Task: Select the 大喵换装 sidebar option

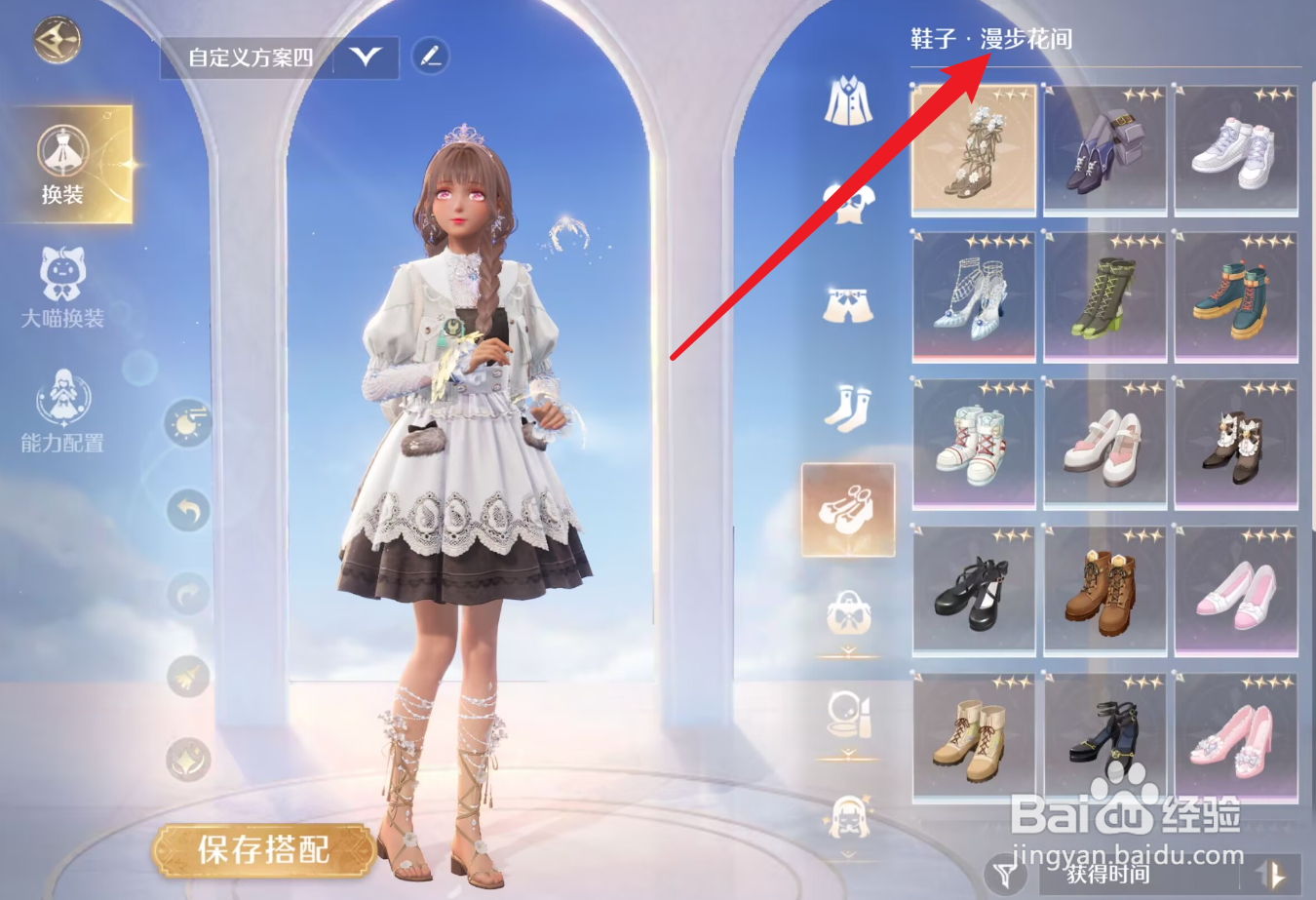Action: coord(61,293)
